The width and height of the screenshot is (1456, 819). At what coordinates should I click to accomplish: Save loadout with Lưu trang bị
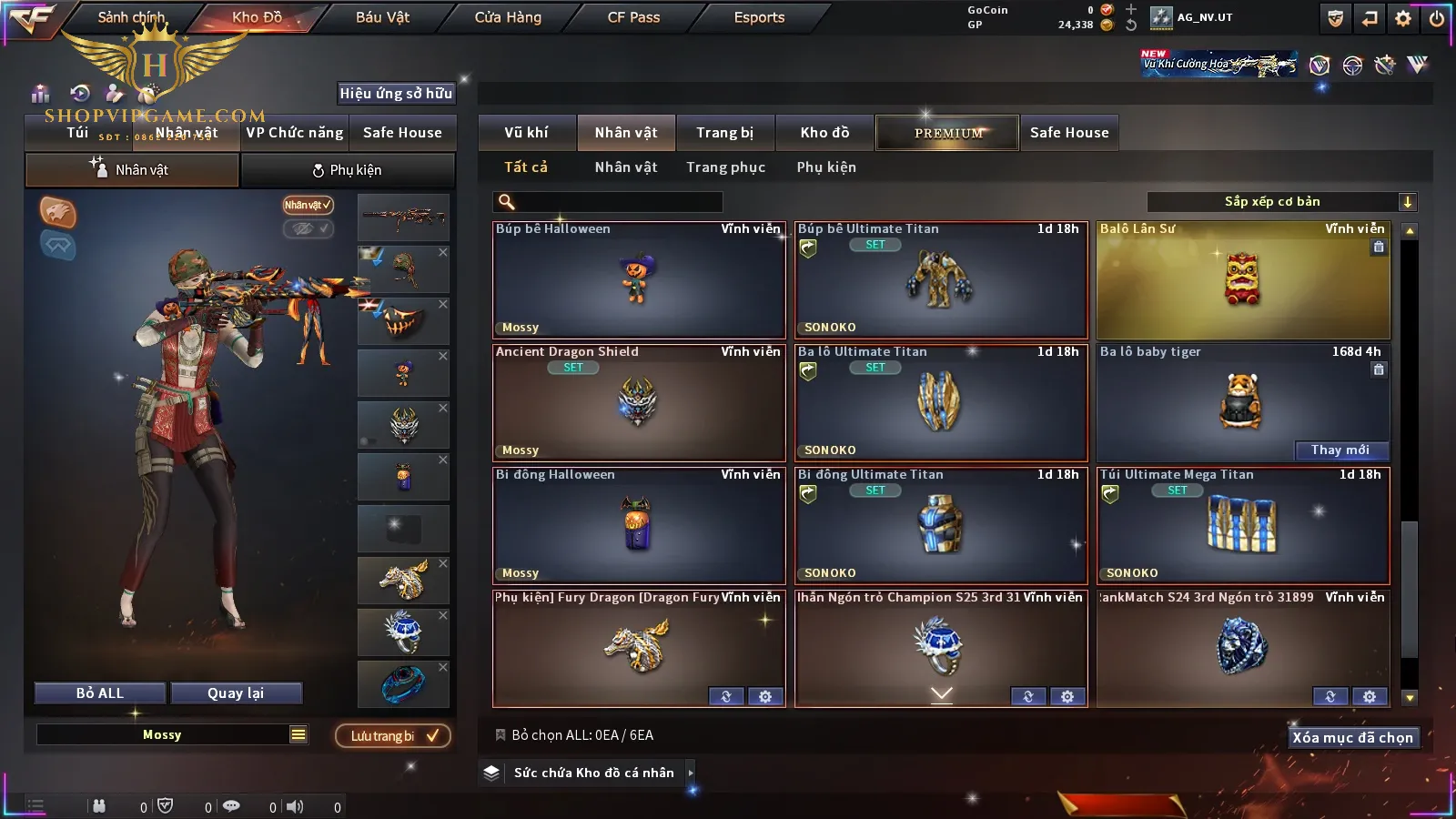393,735
